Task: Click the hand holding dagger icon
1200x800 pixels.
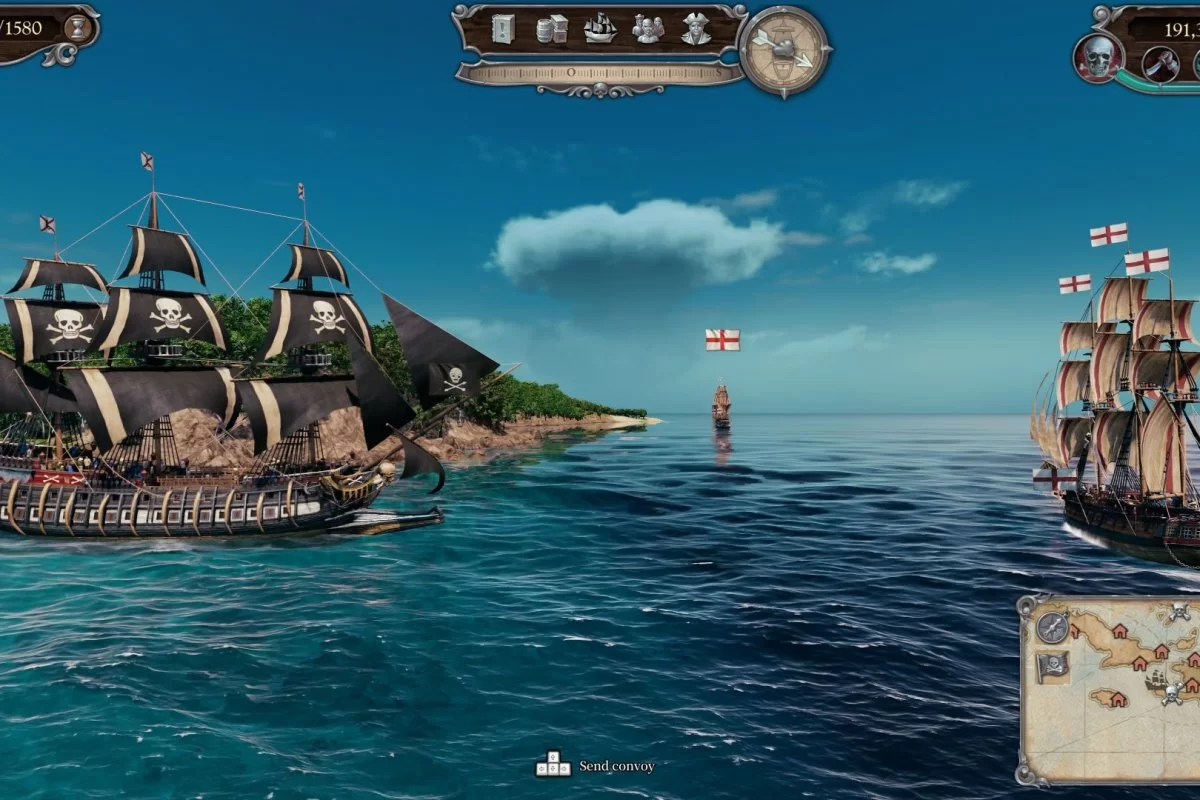Action: [x=1161, y=63]
